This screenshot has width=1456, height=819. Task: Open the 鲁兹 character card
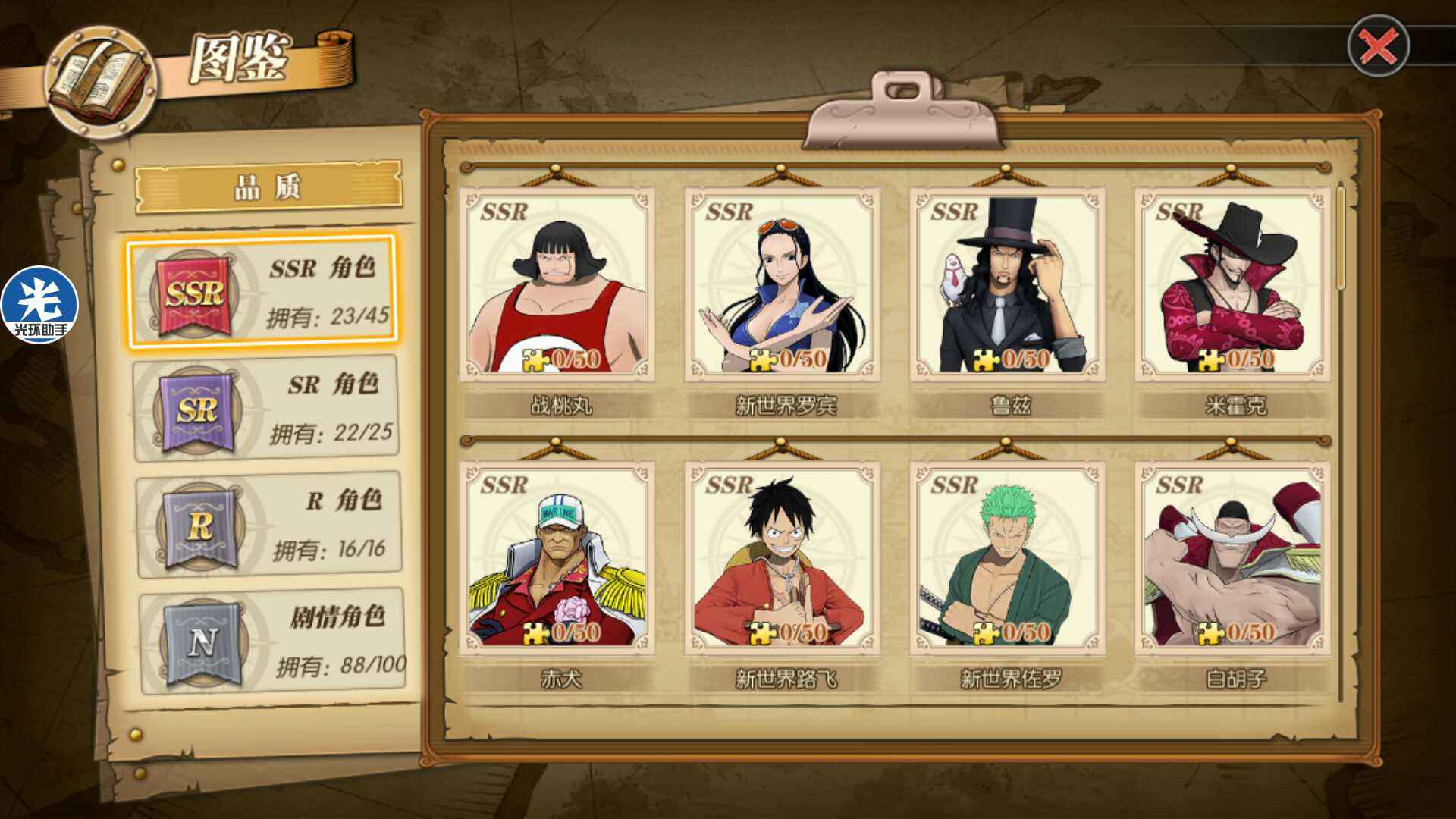tap(1008, 286)
